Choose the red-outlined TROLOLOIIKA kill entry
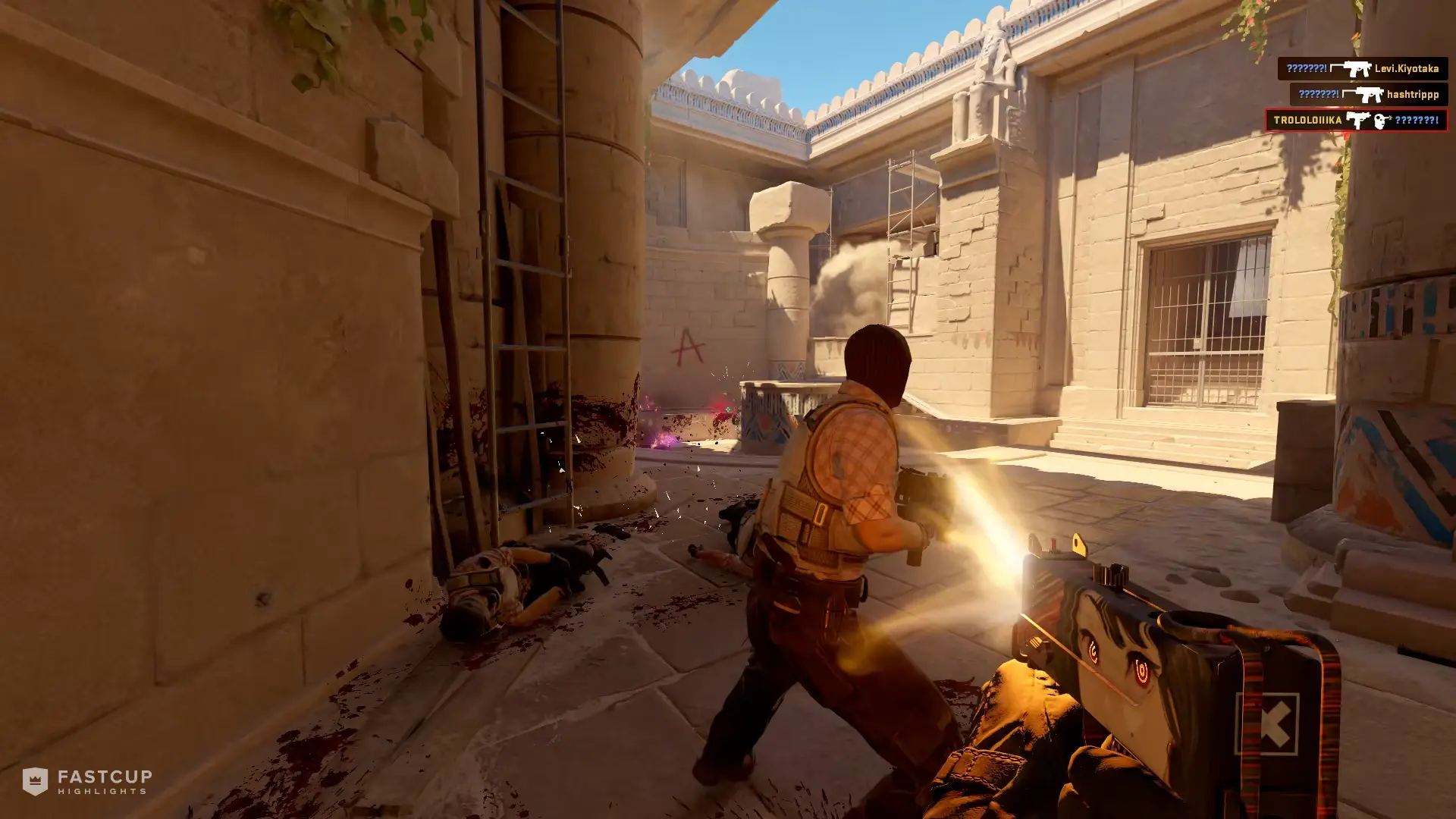1456x819 pixels. tap(1356, 121)
